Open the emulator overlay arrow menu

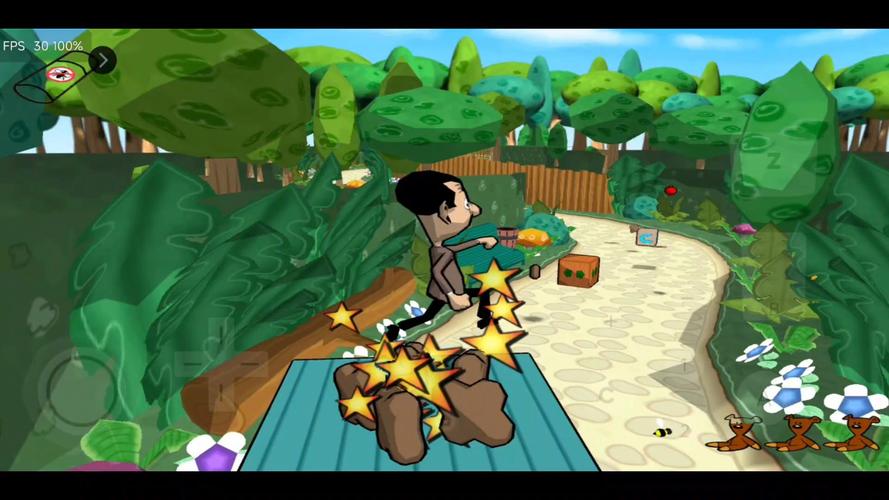tap(102, 60)
